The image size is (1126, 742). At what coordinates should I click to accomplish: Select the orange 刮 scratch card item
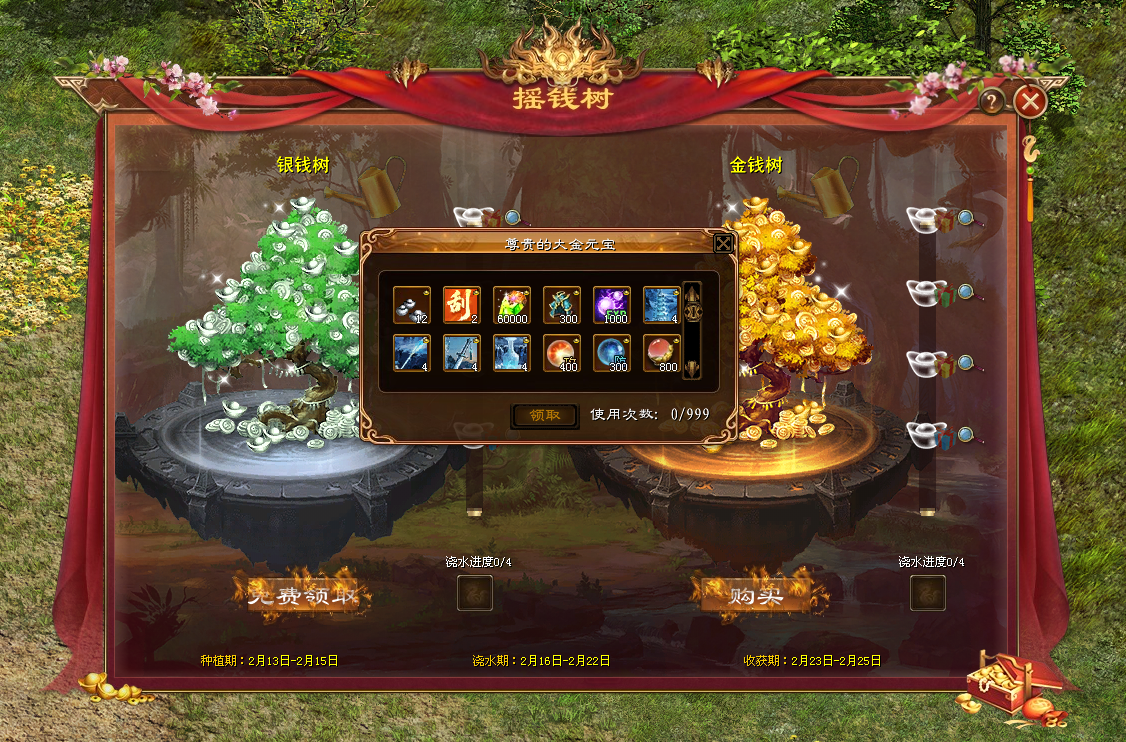(461, 305)
